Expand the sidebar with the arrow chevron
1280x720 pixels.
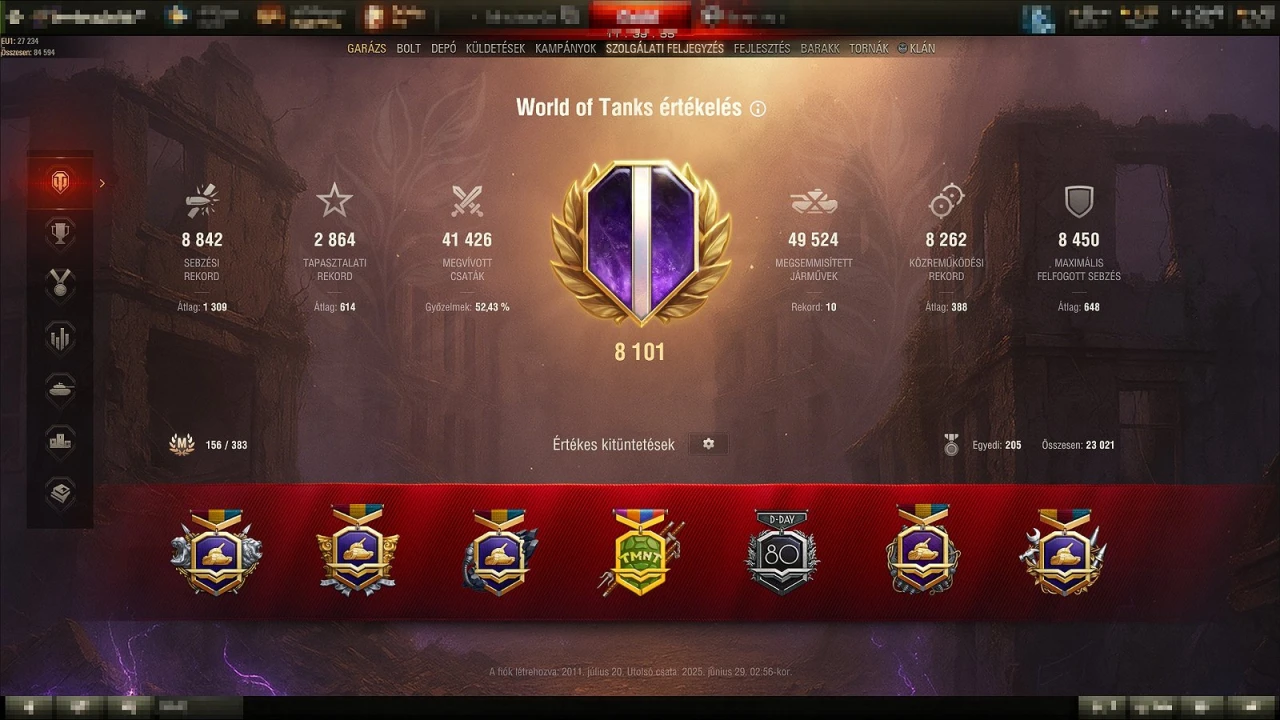coord(101,183)
